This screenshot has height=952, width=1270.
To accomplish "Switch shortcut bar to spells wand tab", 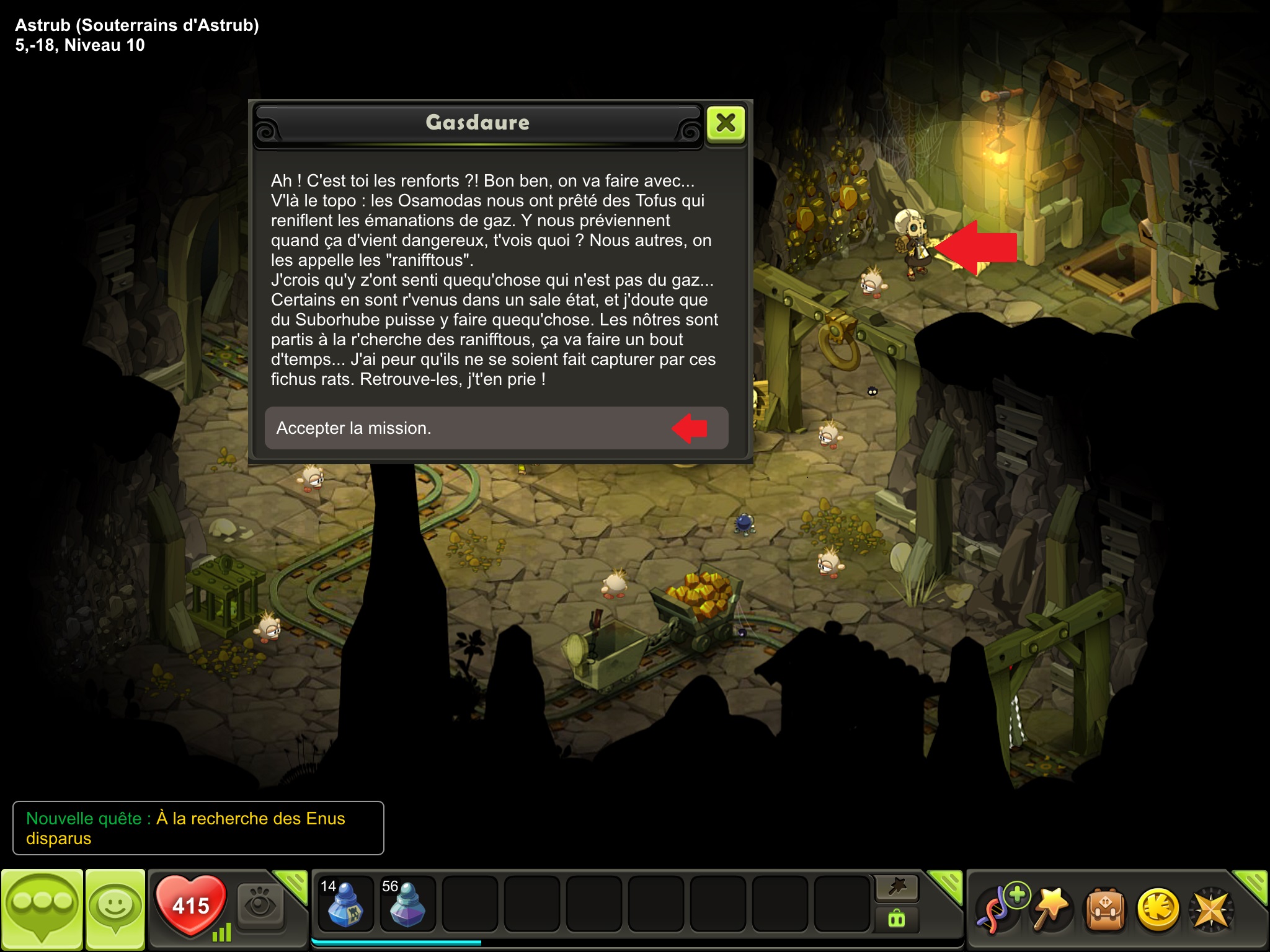I will pyautogui.click(x=897, y=888).
